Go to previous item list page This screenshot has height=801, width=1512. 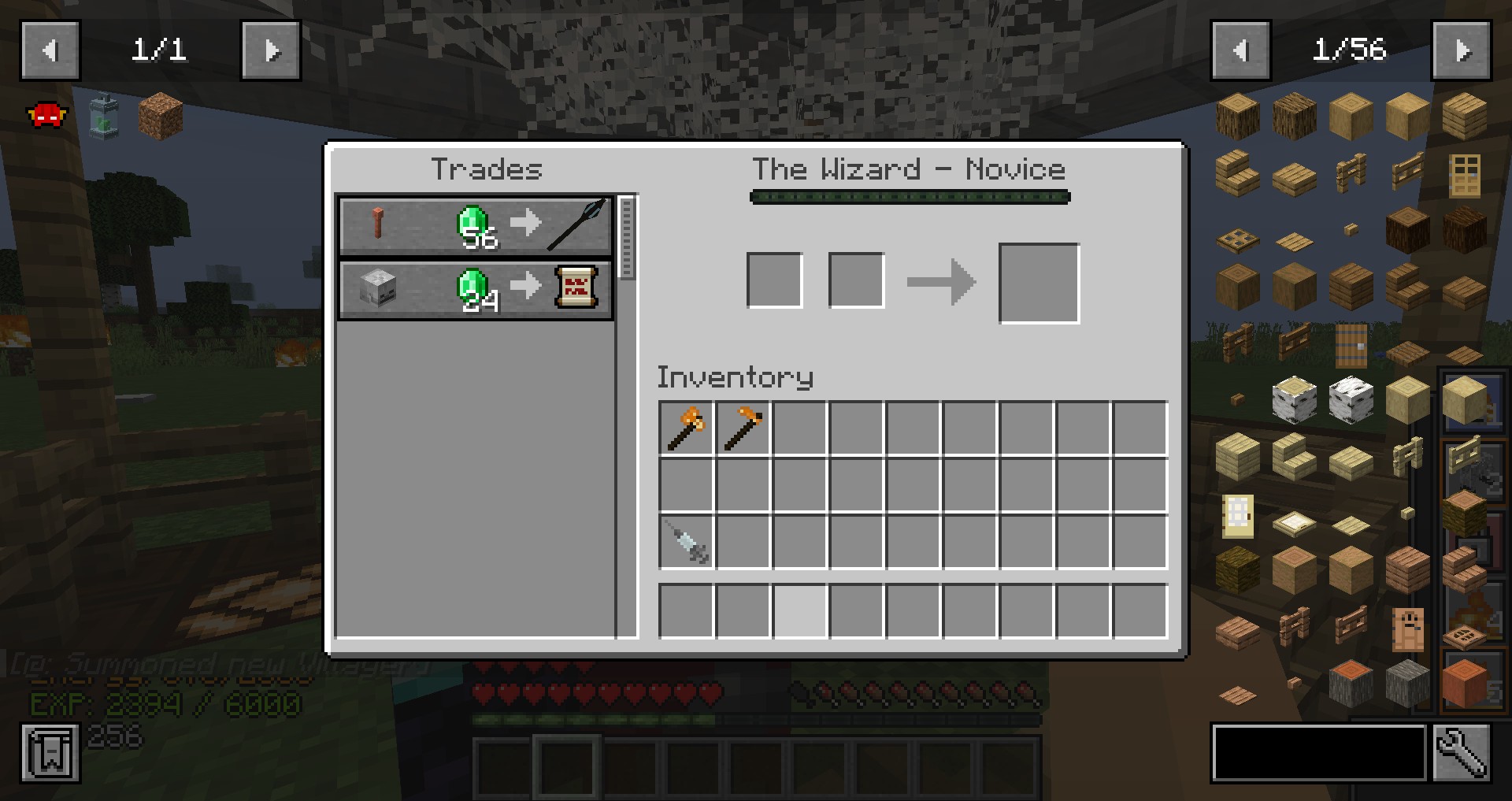(x=1241, y=51)
